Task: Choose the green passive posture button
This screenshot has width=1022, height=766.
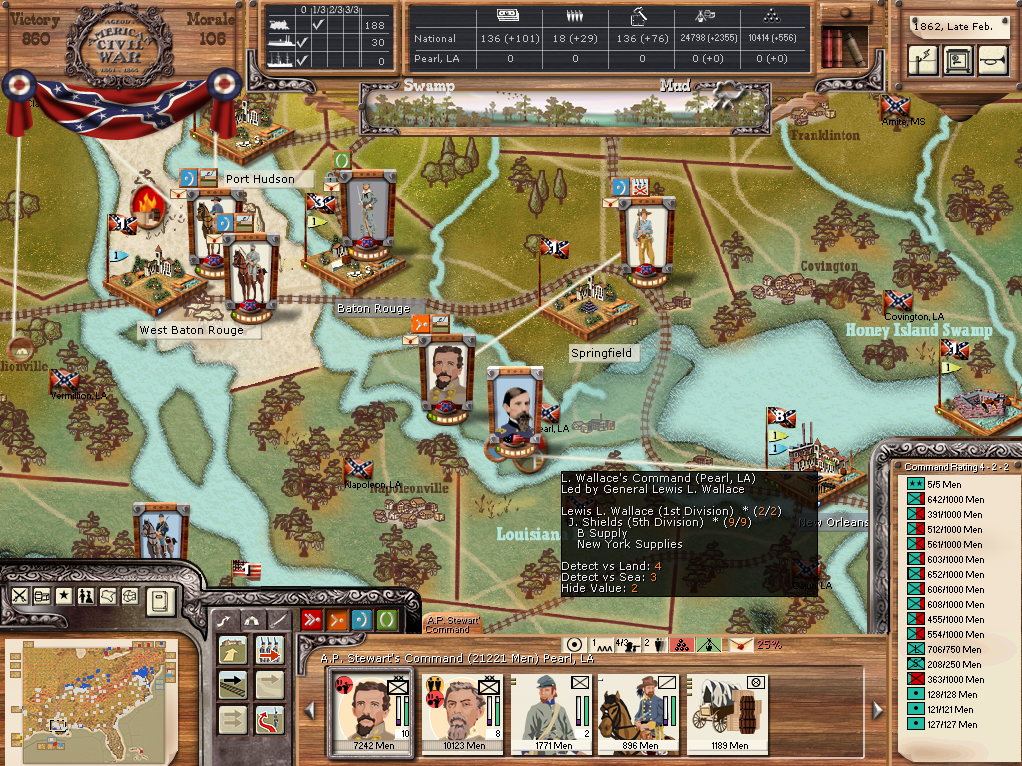Action: point(386,620)
